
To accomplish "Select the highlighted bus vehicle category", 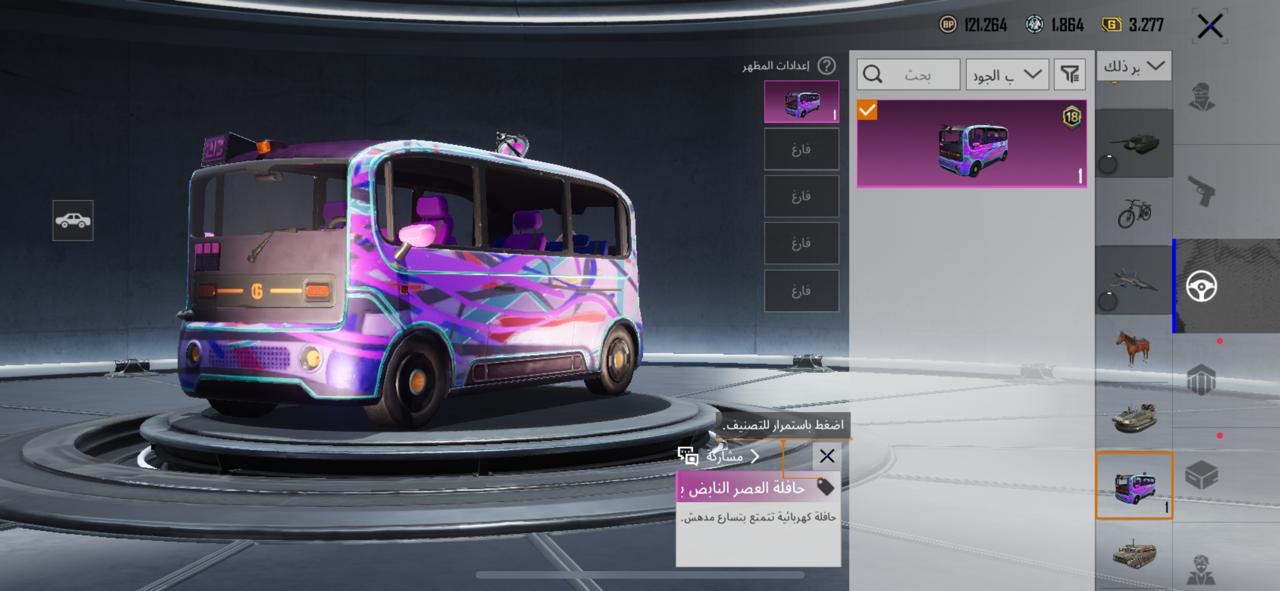I will tap(1134, 485).
